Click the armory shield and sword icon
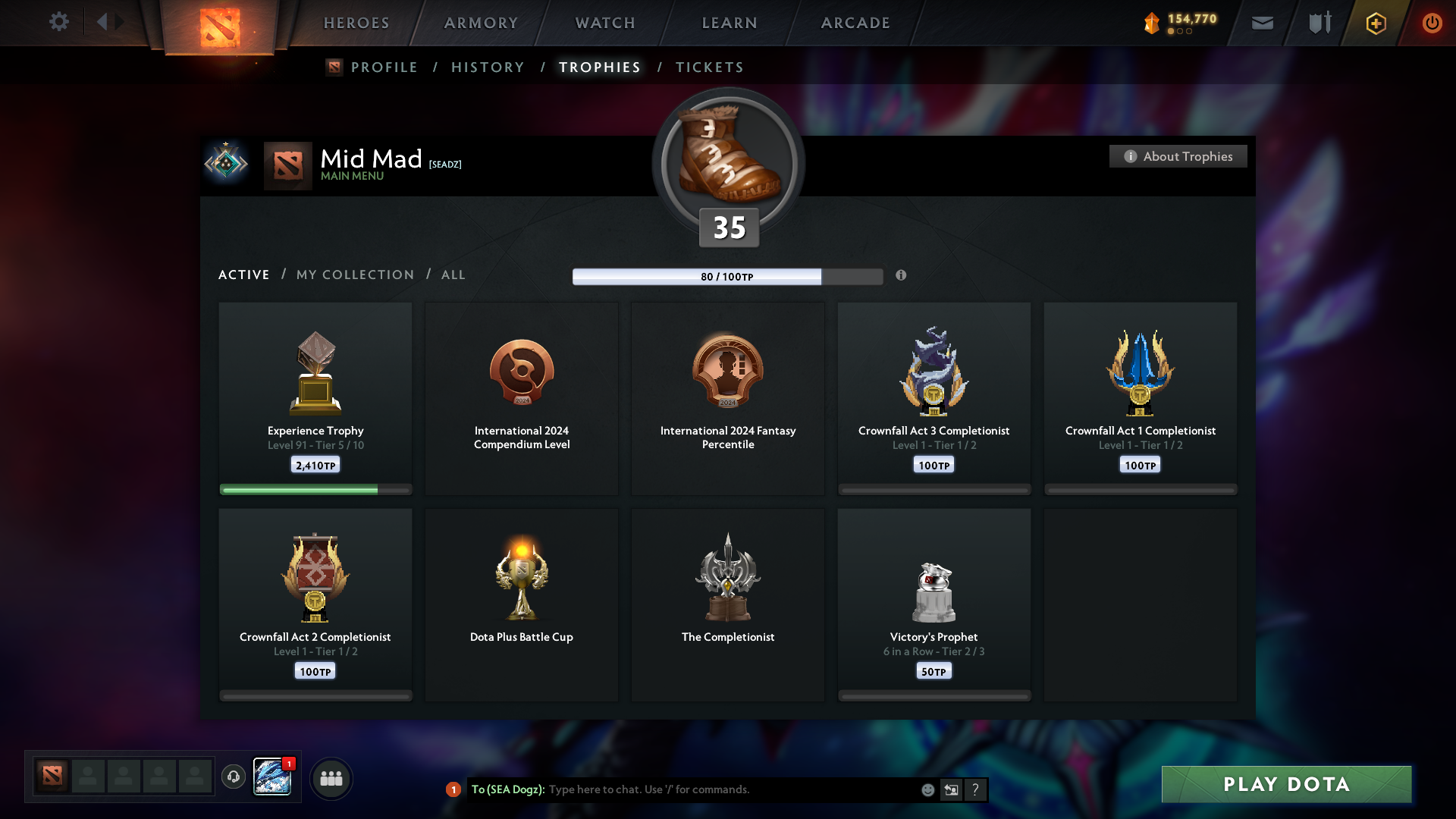1456x819 pixels. pos(1319,23)
